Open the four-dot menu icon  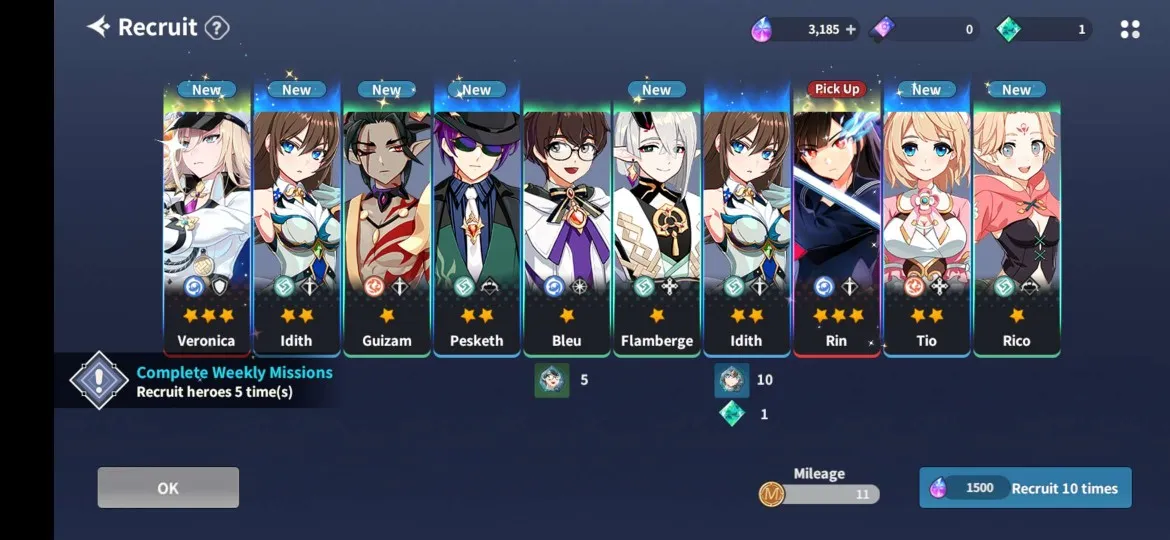1130,30
